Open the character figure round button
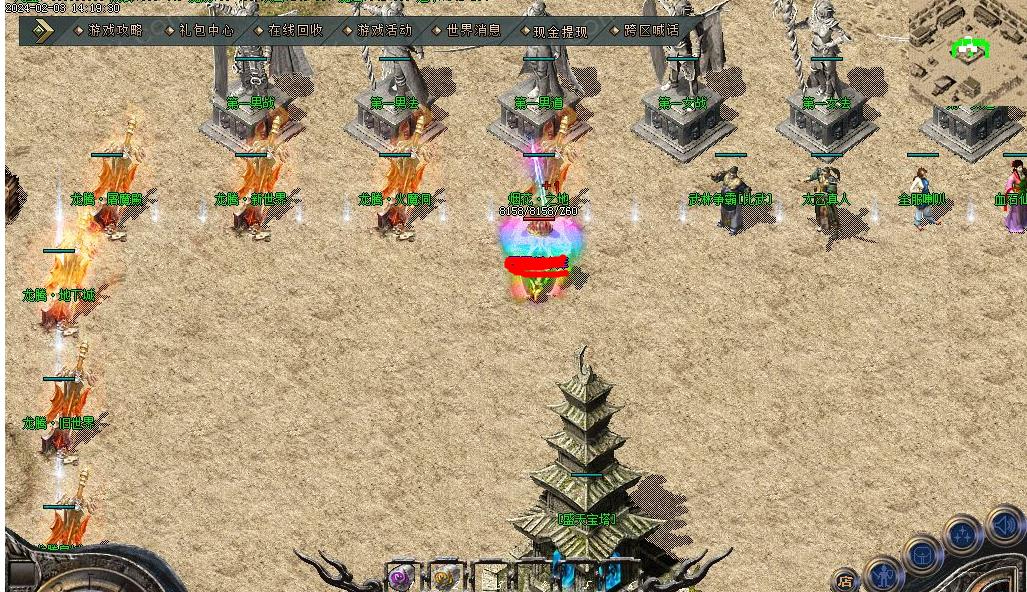1027x592 pixels. [x=884, y=575]
